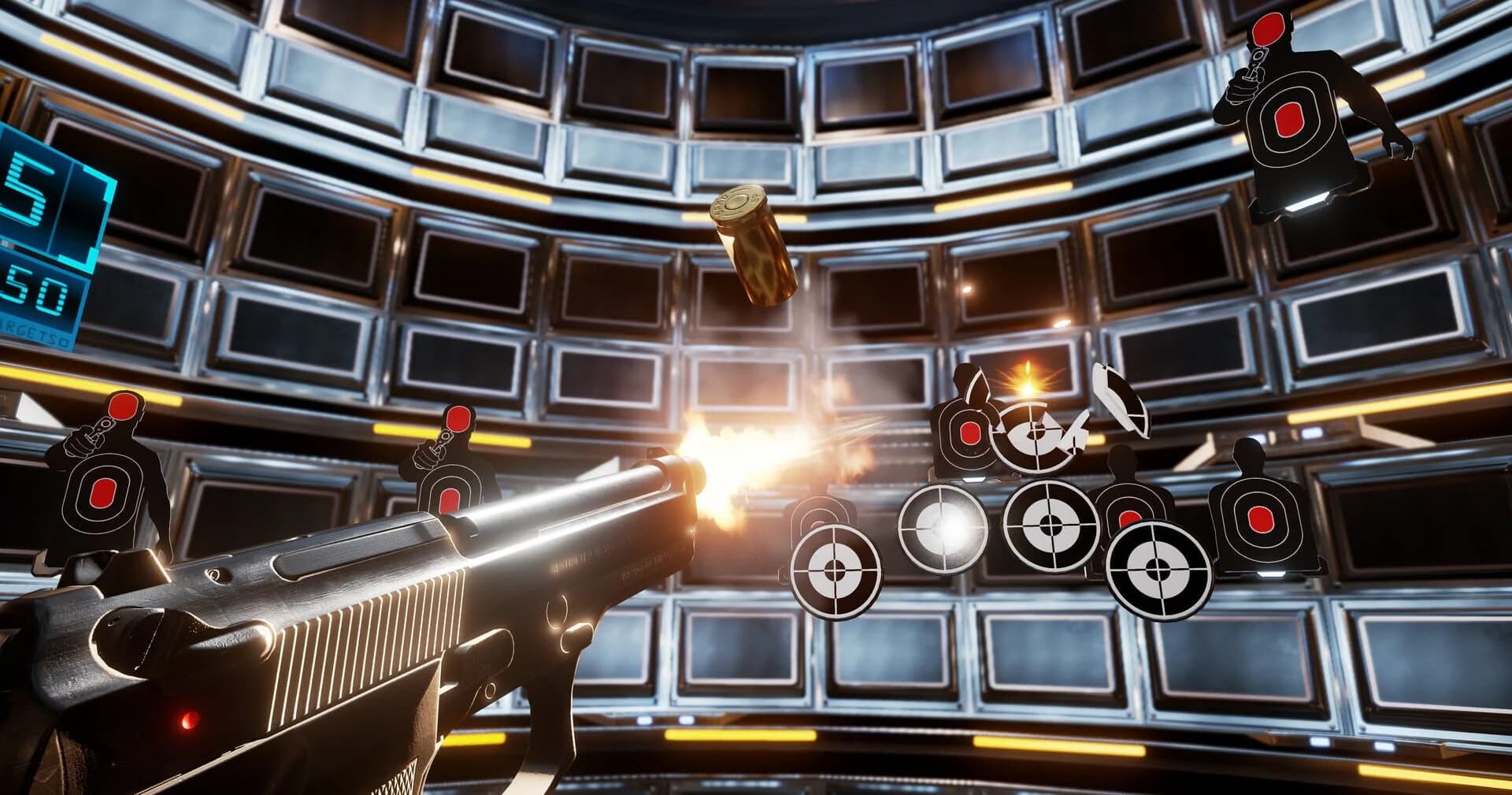
Task: Click the shattered breaking bullseye target
Action: [x=1033, y=434]
